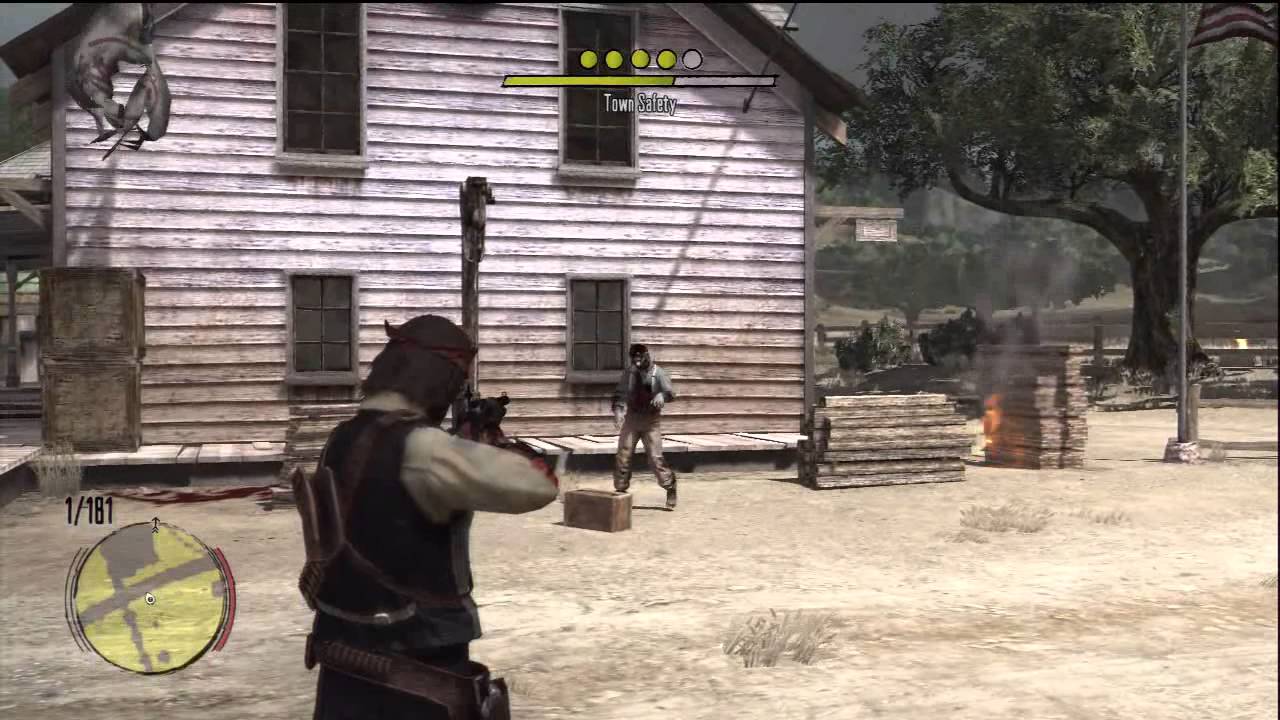The height and width of the screenshot is (720, 1280).
Task: Click the third yellow Town Safety circle
Action: click(x=640, y=59)
